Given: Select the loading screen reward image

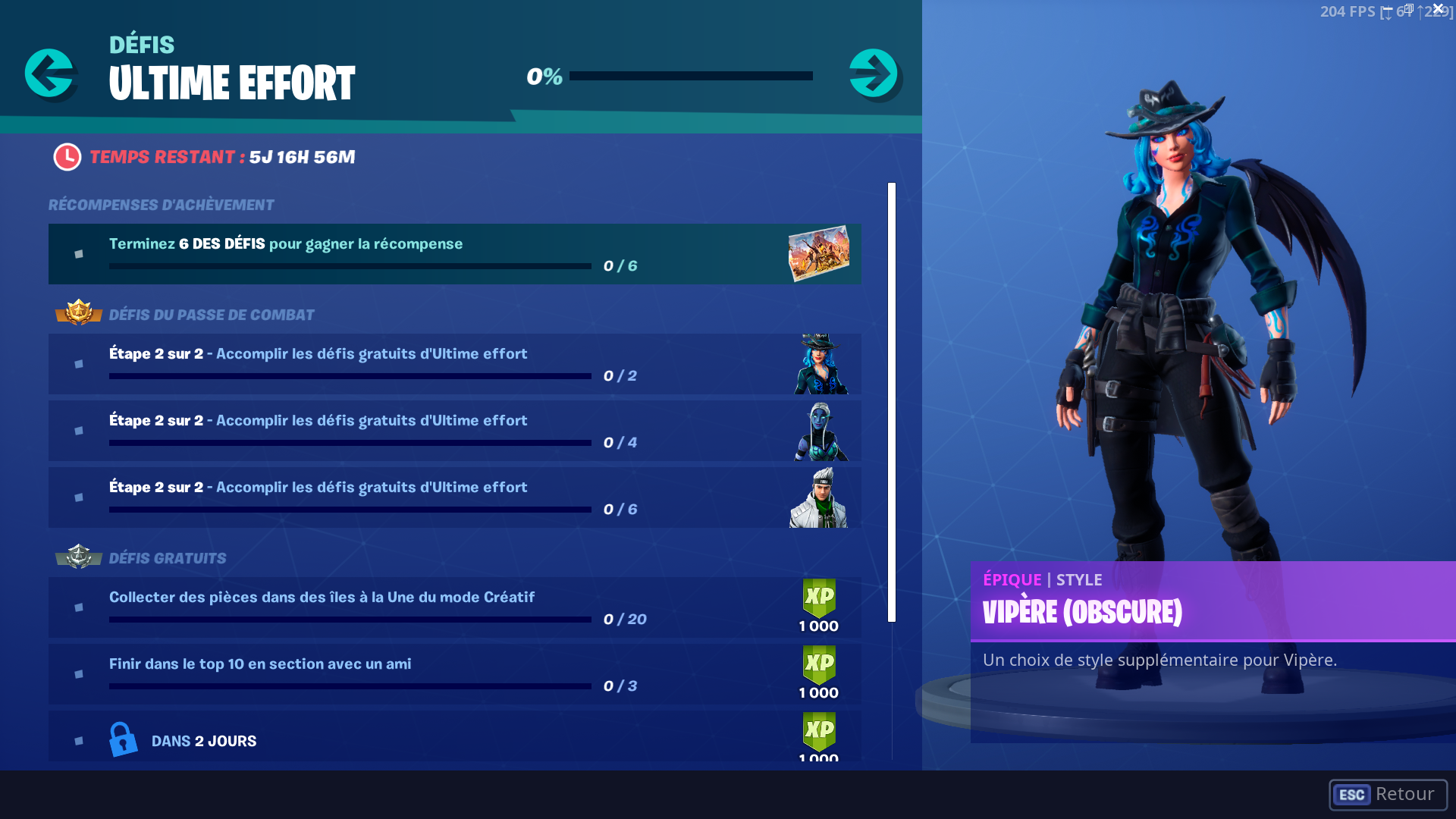Looking at the screenshot, I should (x=817, y=253).
